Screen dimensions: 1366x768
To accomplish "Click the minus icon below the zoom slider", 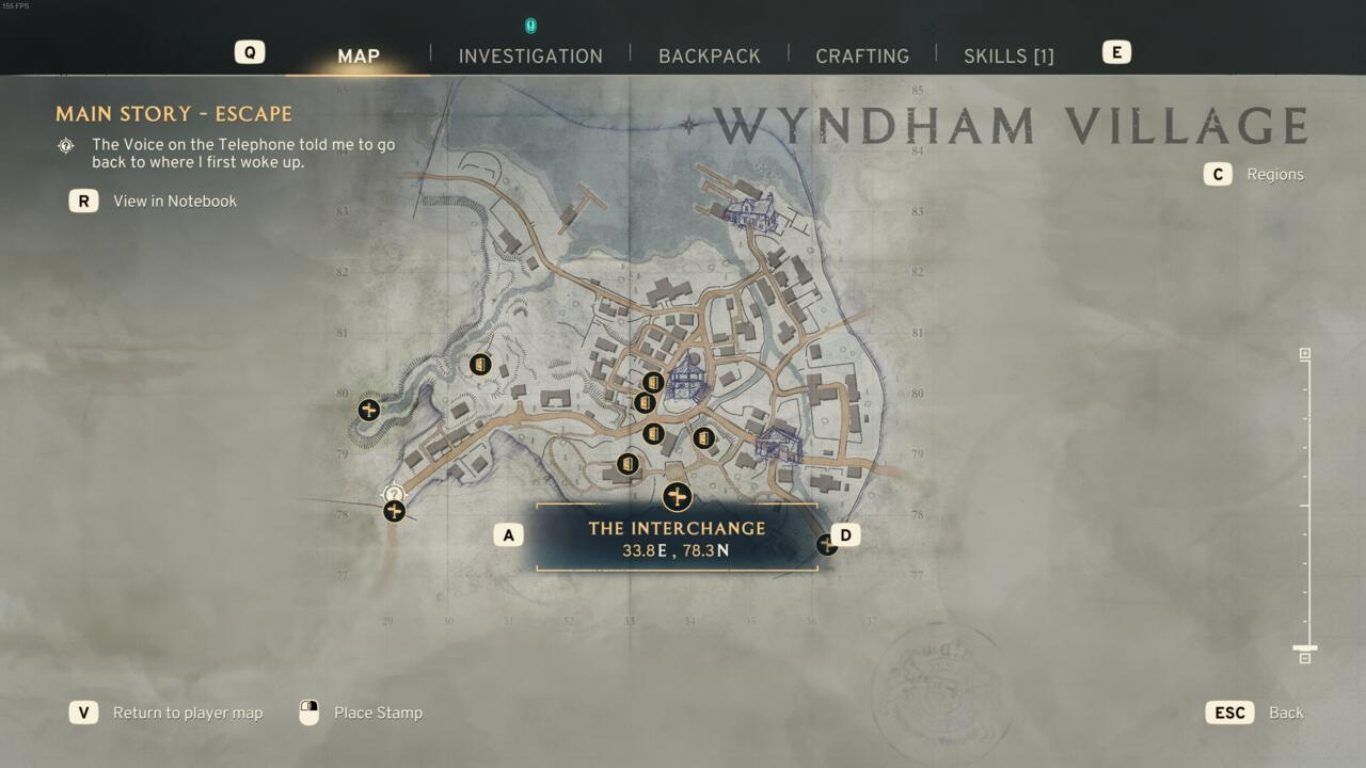I will coord(1305,658).
